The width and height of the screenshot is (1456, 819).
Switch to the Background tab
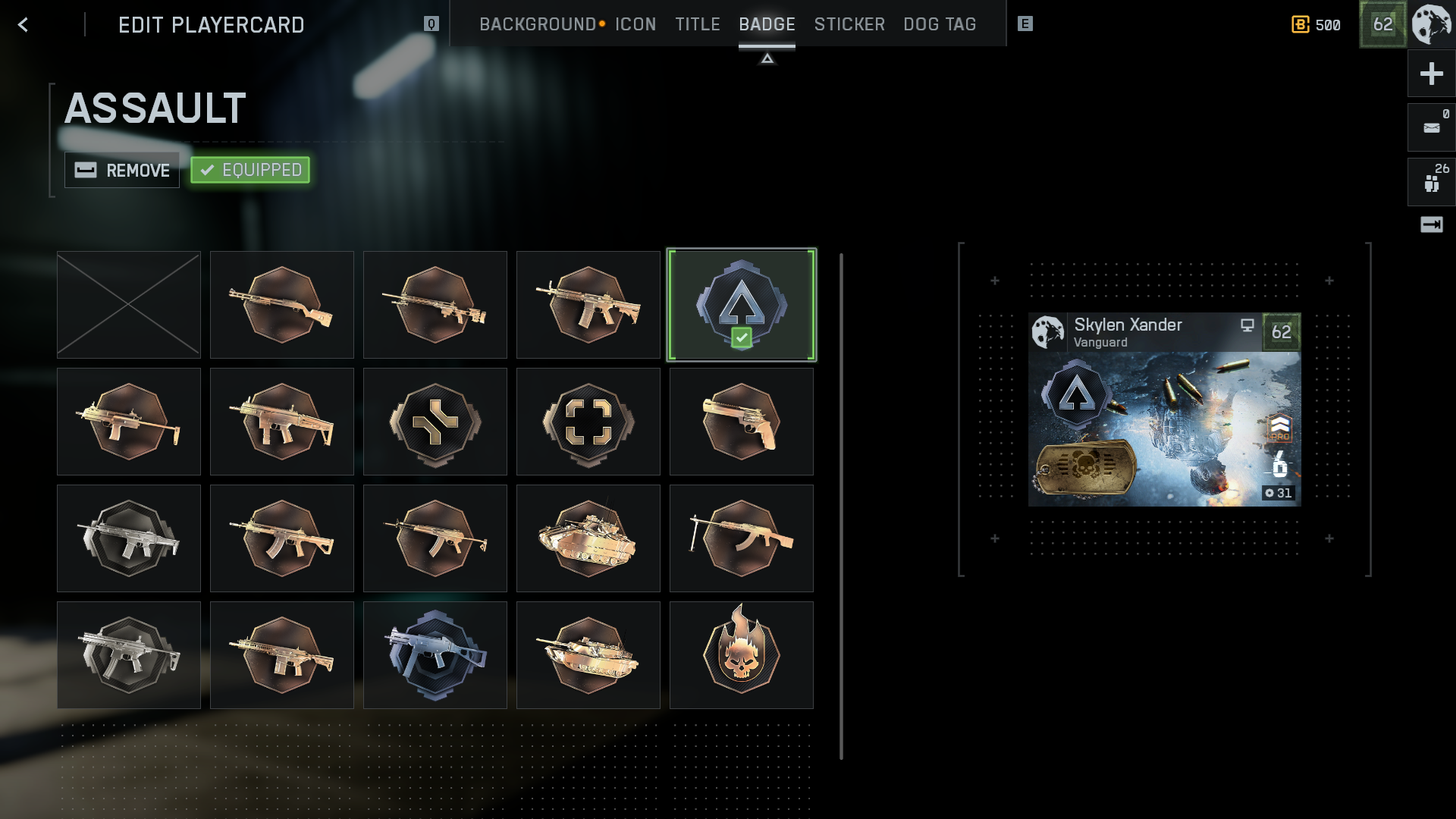(x=538, y=24)
